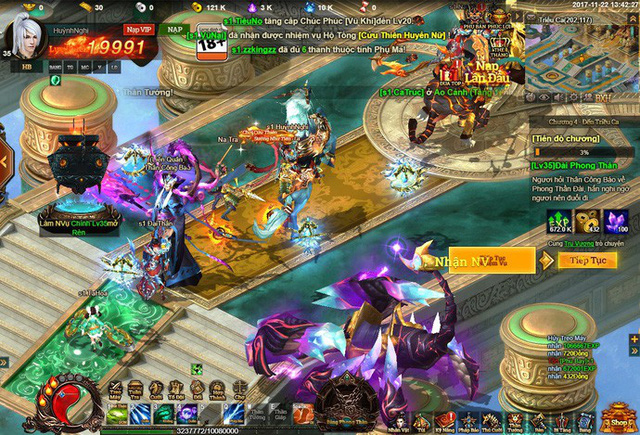Open the white-haired character portrait
The height and width of the screenshot is (435, 640).
pos(27,32)
